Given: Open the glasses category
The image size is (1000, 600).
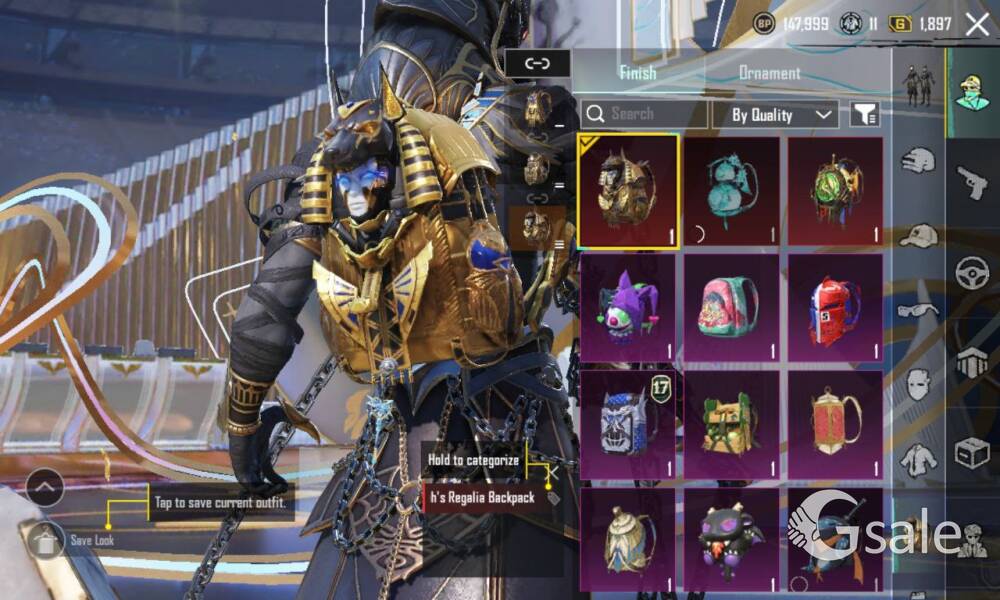Looking at the screenshot, I should click(917, 310).
